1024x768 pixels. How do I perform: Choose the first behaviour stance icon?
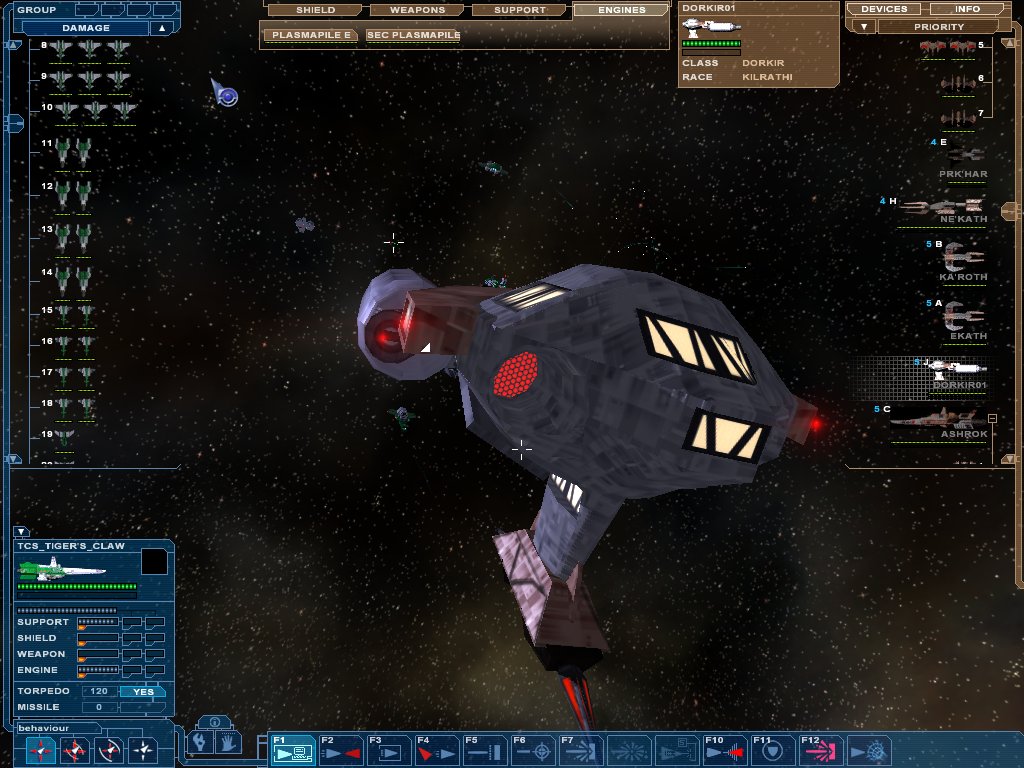pos(41,749)
